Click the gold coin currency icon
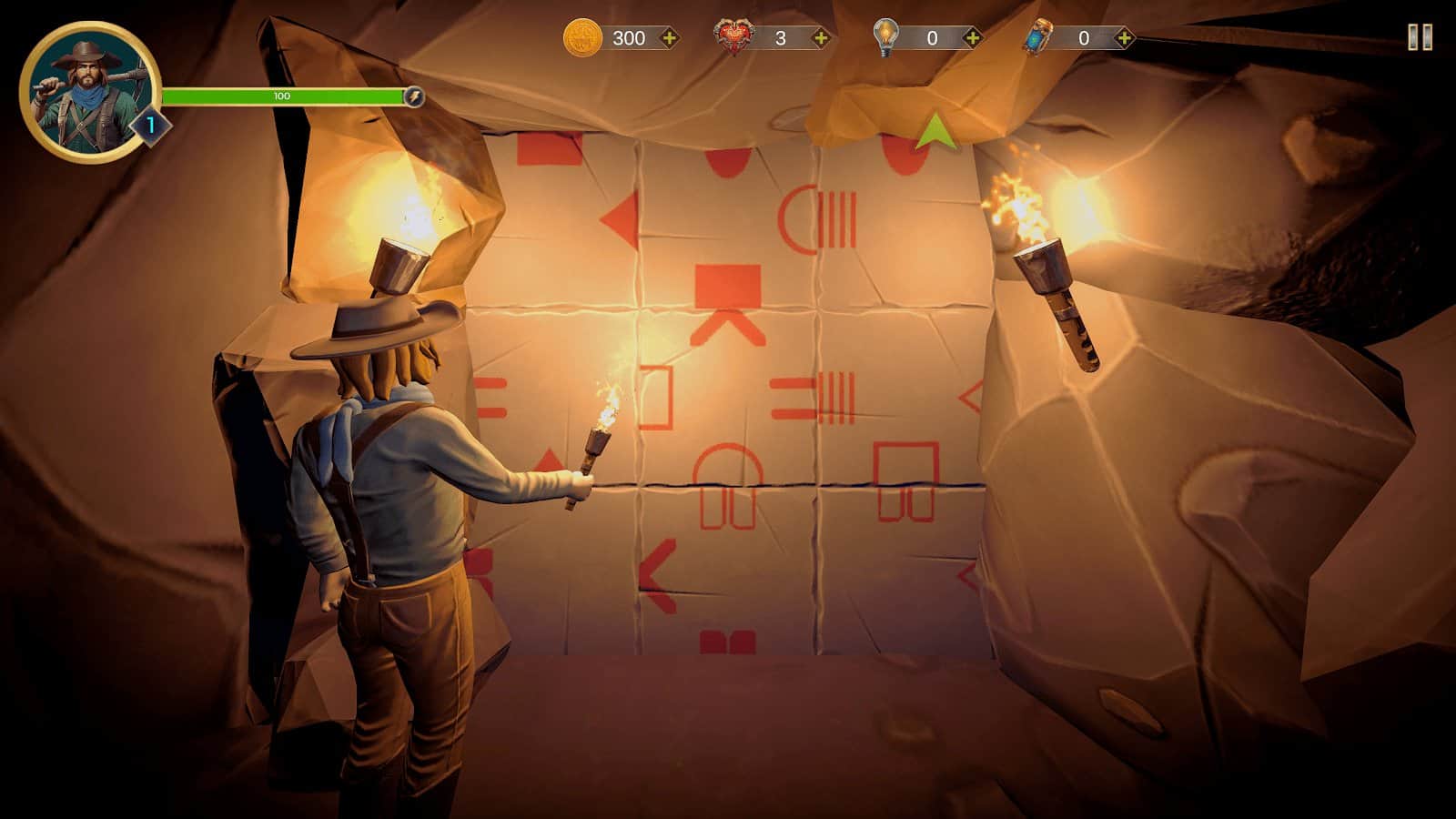Screen dimensions: 1456x819 tap(583, 38)
